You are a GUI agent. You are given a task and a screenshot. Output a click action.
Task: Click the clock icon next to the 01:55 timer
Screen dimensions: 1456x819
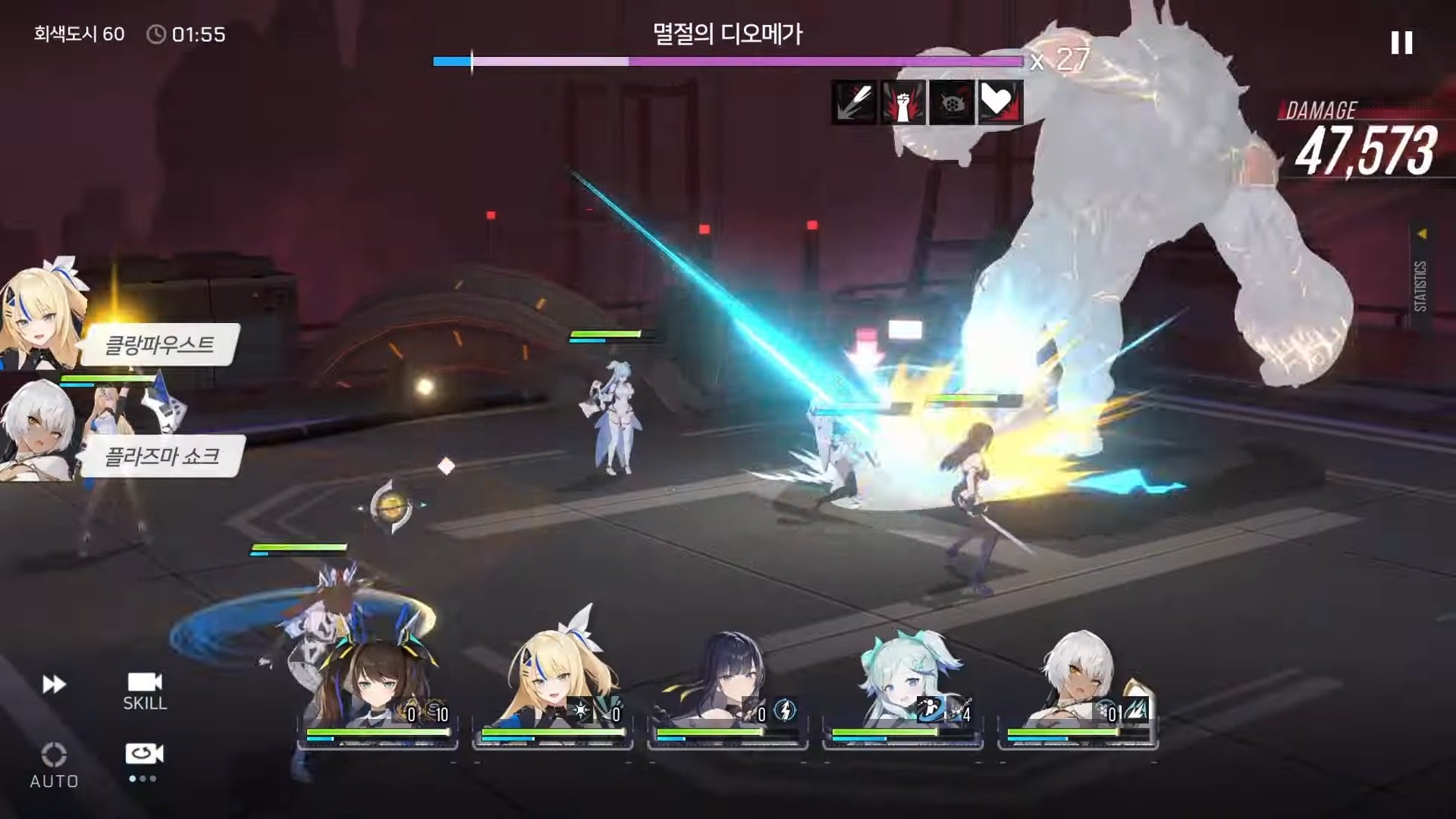tap(157, 33)
